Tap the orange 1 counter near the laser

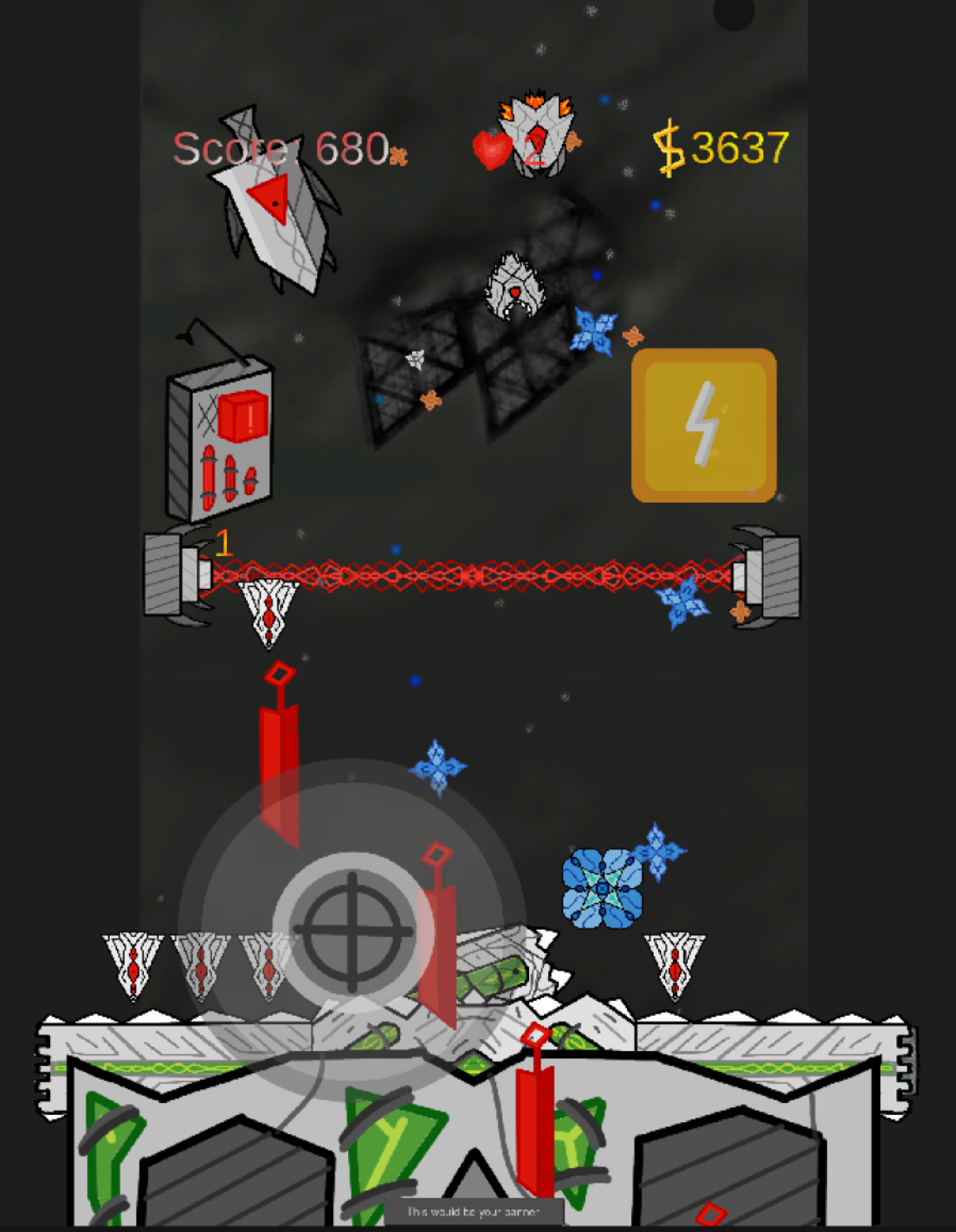click(225, 543)
